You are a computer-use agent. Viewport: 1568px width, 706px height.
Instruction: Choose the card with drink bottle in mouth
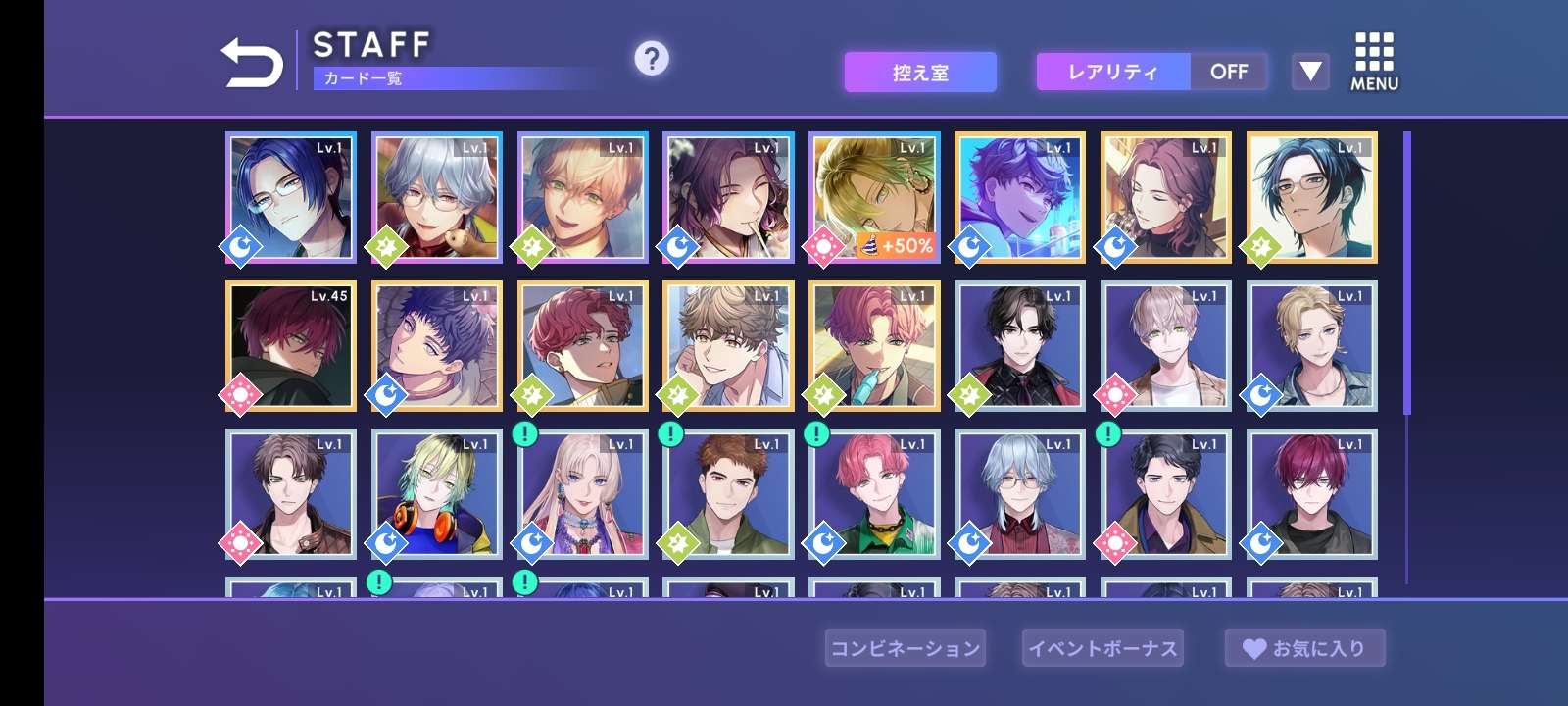(x=874, y=346)
